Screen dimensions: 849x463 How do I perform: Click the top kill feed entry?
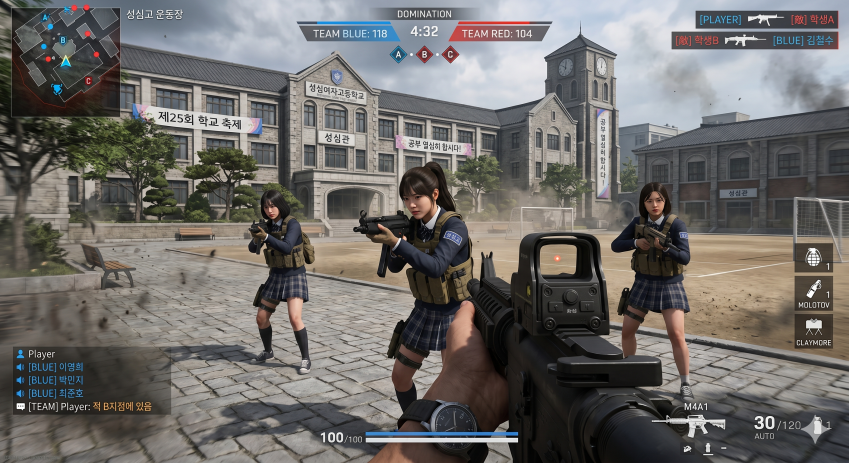click(x=767, y=19)
